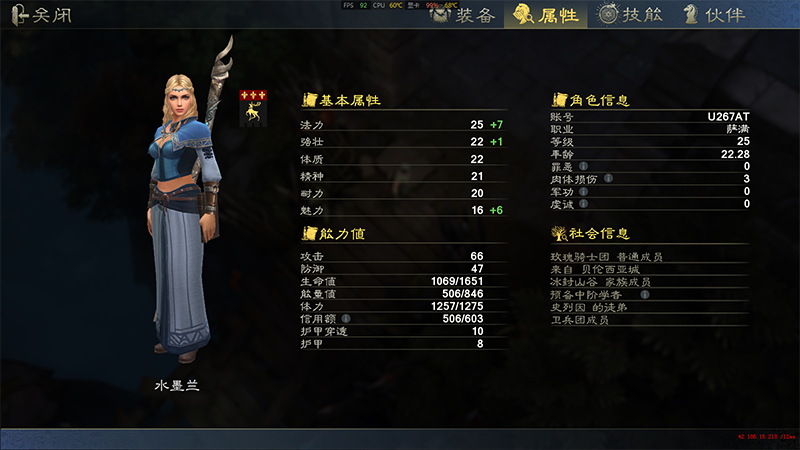Click the info icon next to 信用额
The image size is (800, 450).
[345, 319]
